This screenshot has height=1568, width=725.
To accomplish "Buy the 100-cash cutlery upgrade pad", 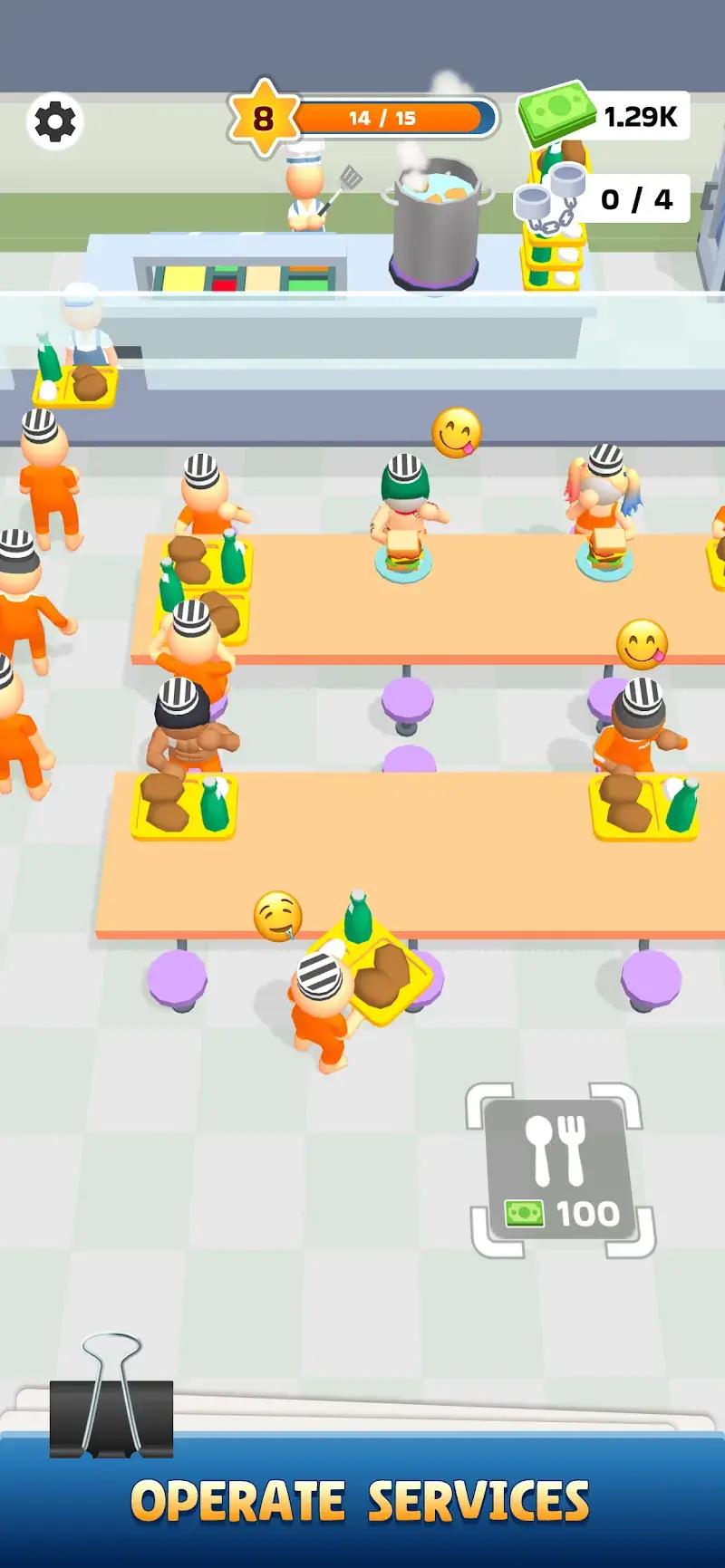I will pyautogui.click(x=560, y=1169).
